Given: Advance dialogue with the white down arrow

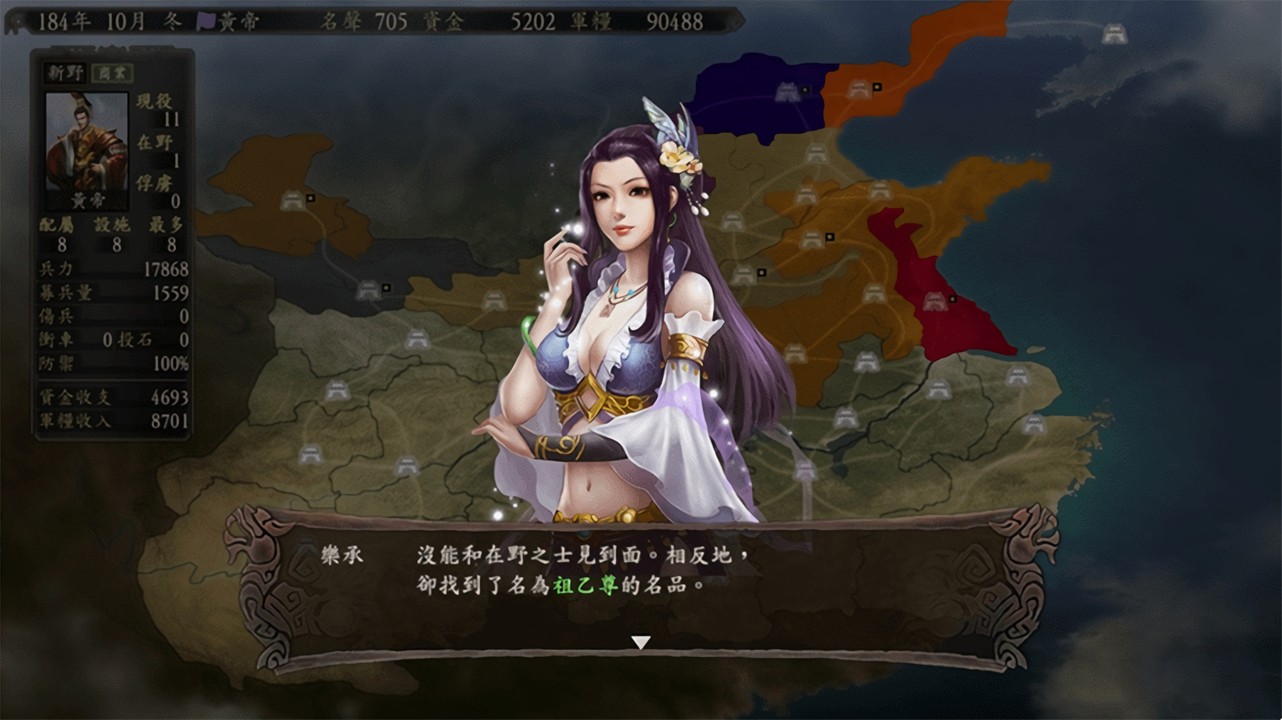Looking at the screenshot, I should click(641, 643).
